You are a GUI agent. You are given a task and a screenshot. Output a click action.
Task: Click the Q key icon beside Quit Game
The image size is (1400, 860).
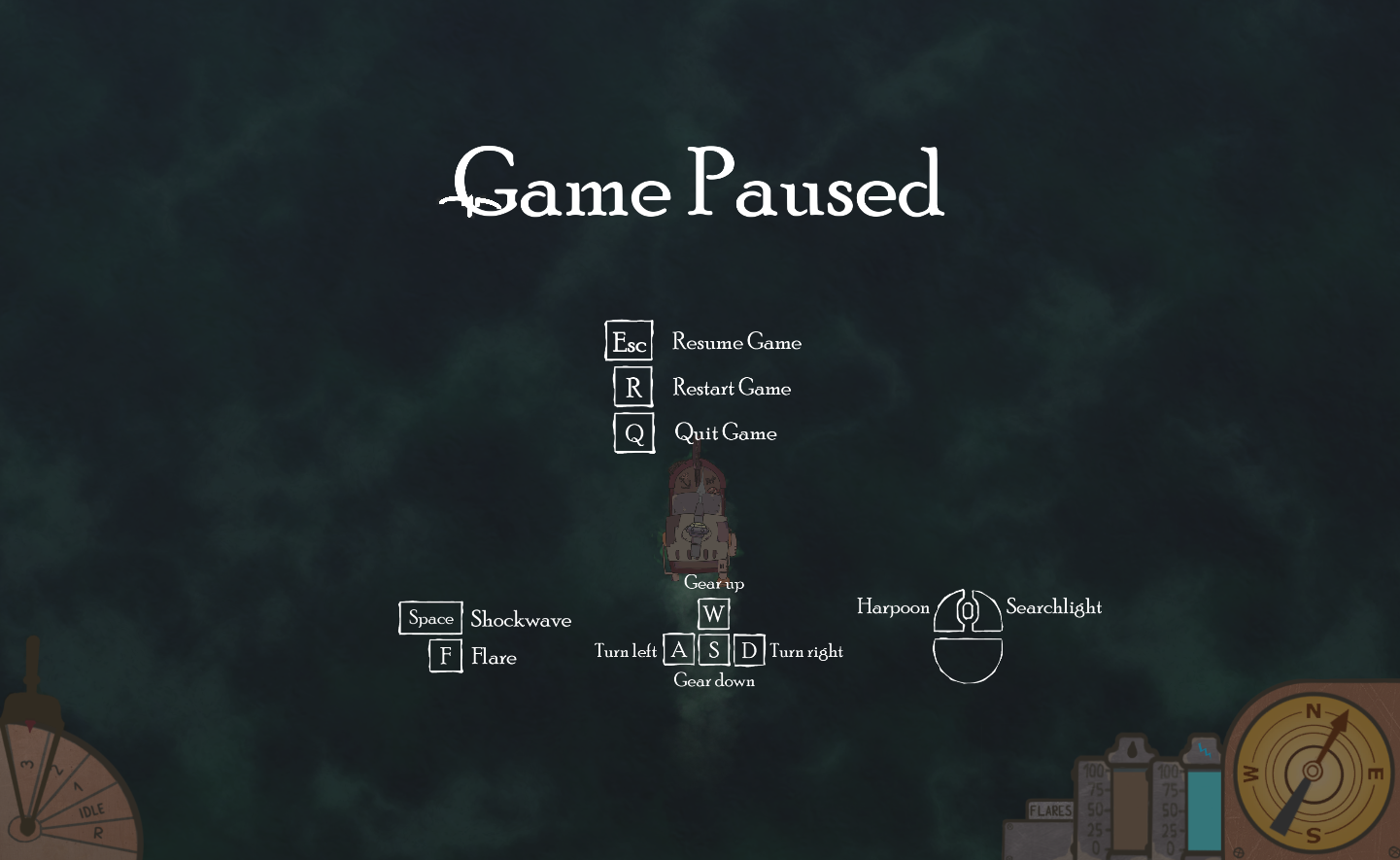(633, 433)
